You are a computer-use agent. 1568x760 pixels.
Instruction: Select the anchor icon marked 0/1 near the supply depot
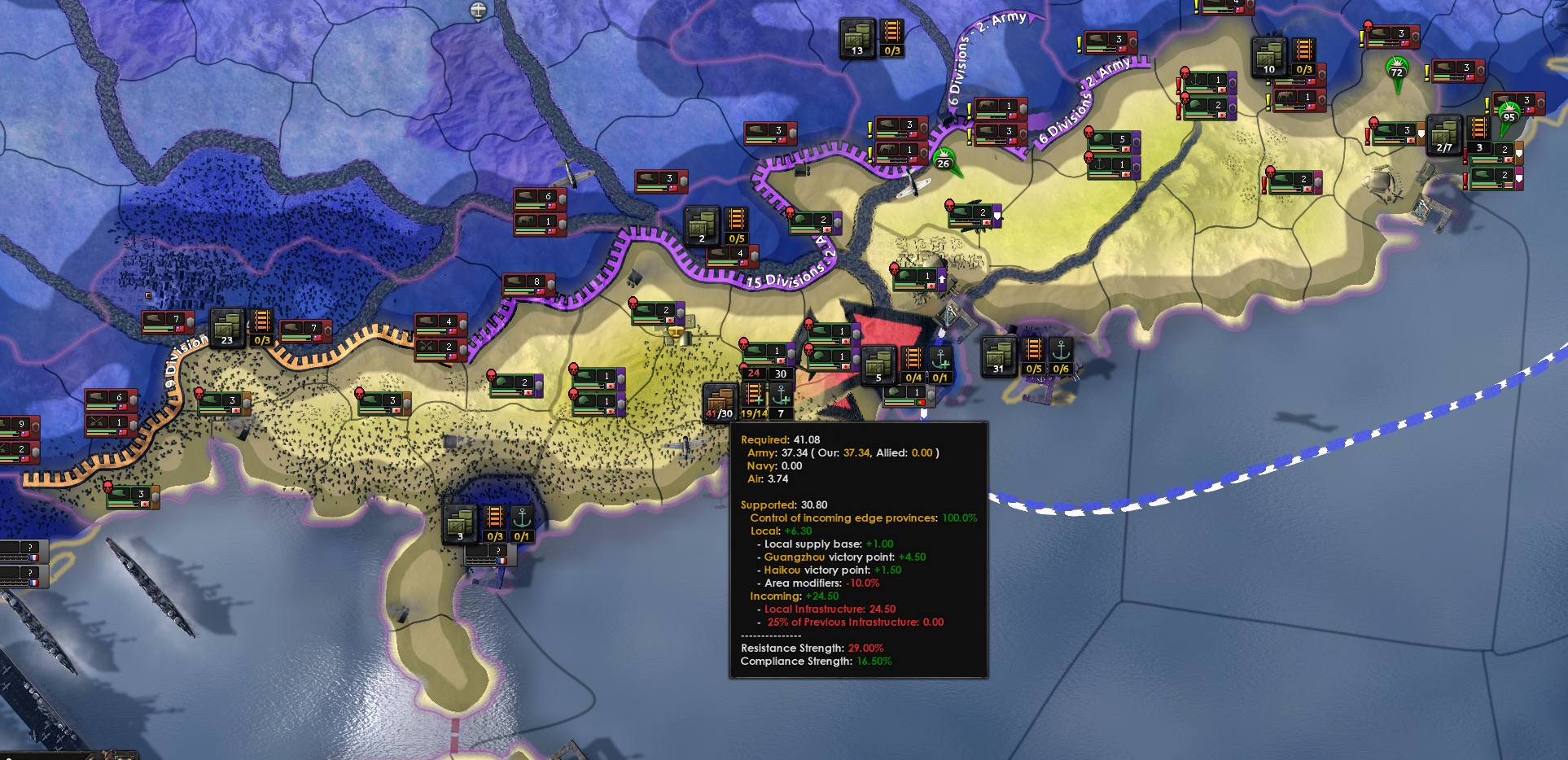(x=941, y=365)
